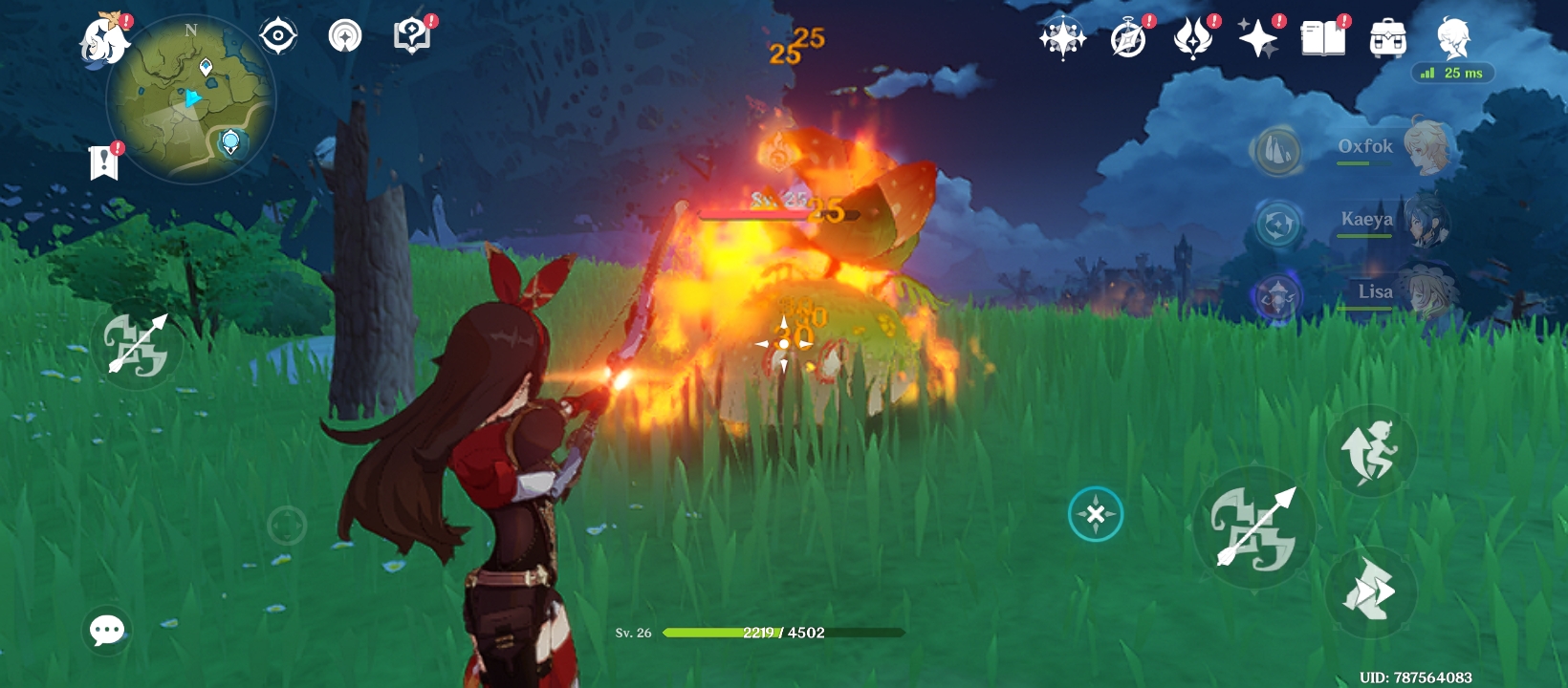This screenshot has height=688, width=1568.
Task: Open the Battle Pass icon
Action: point(1193,39)
